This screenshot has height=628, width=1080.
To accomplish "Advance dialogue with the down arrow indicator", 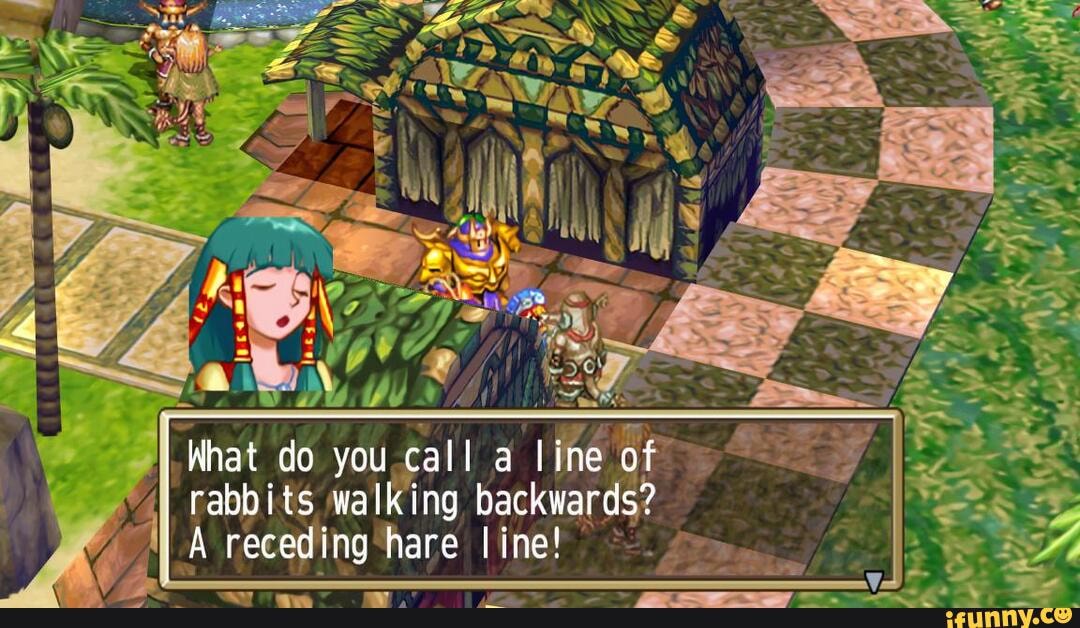I will pos(874,581).
